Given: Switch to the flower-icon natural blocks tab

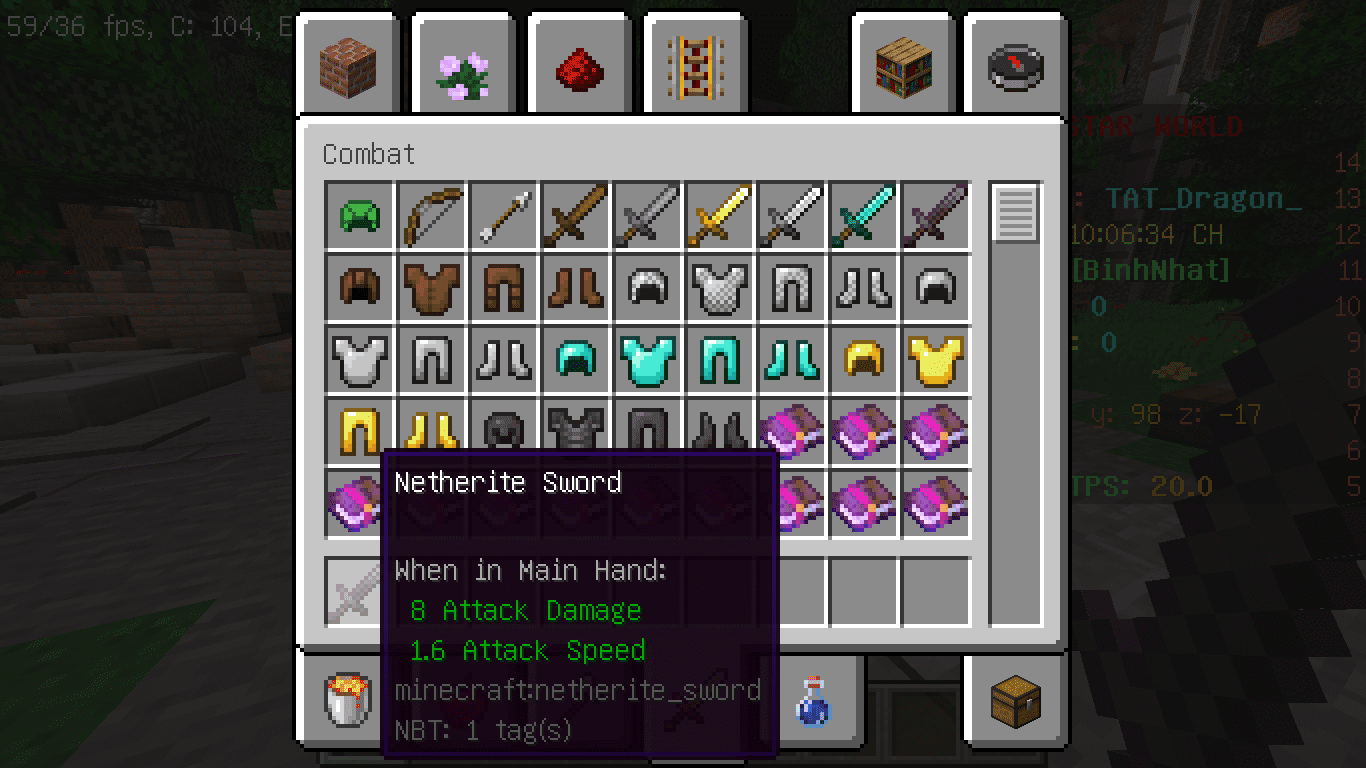Looking at the screenshot, I should click(x=463, y=65).
